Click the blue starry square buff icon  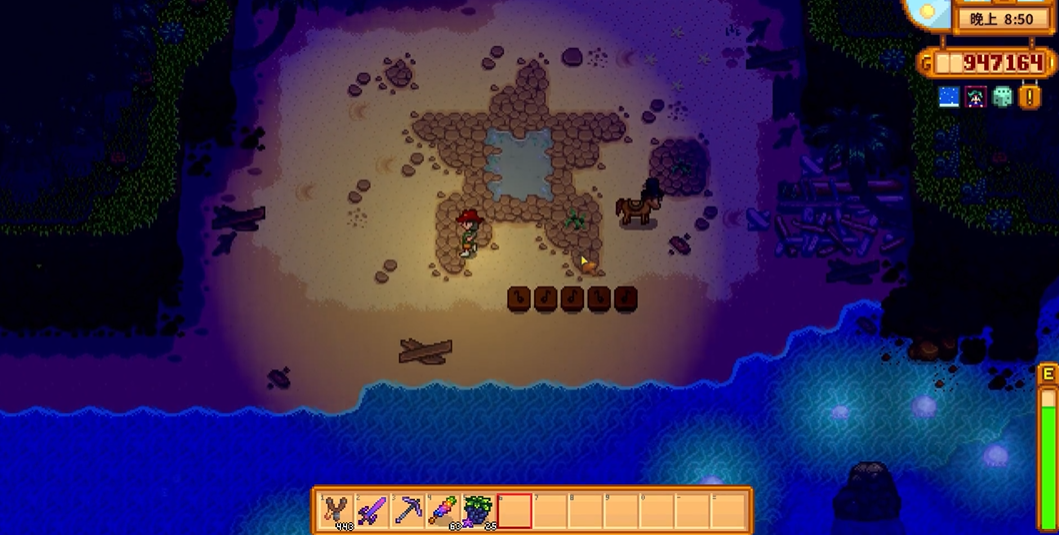pyautogui.click(x=949, y=97)
